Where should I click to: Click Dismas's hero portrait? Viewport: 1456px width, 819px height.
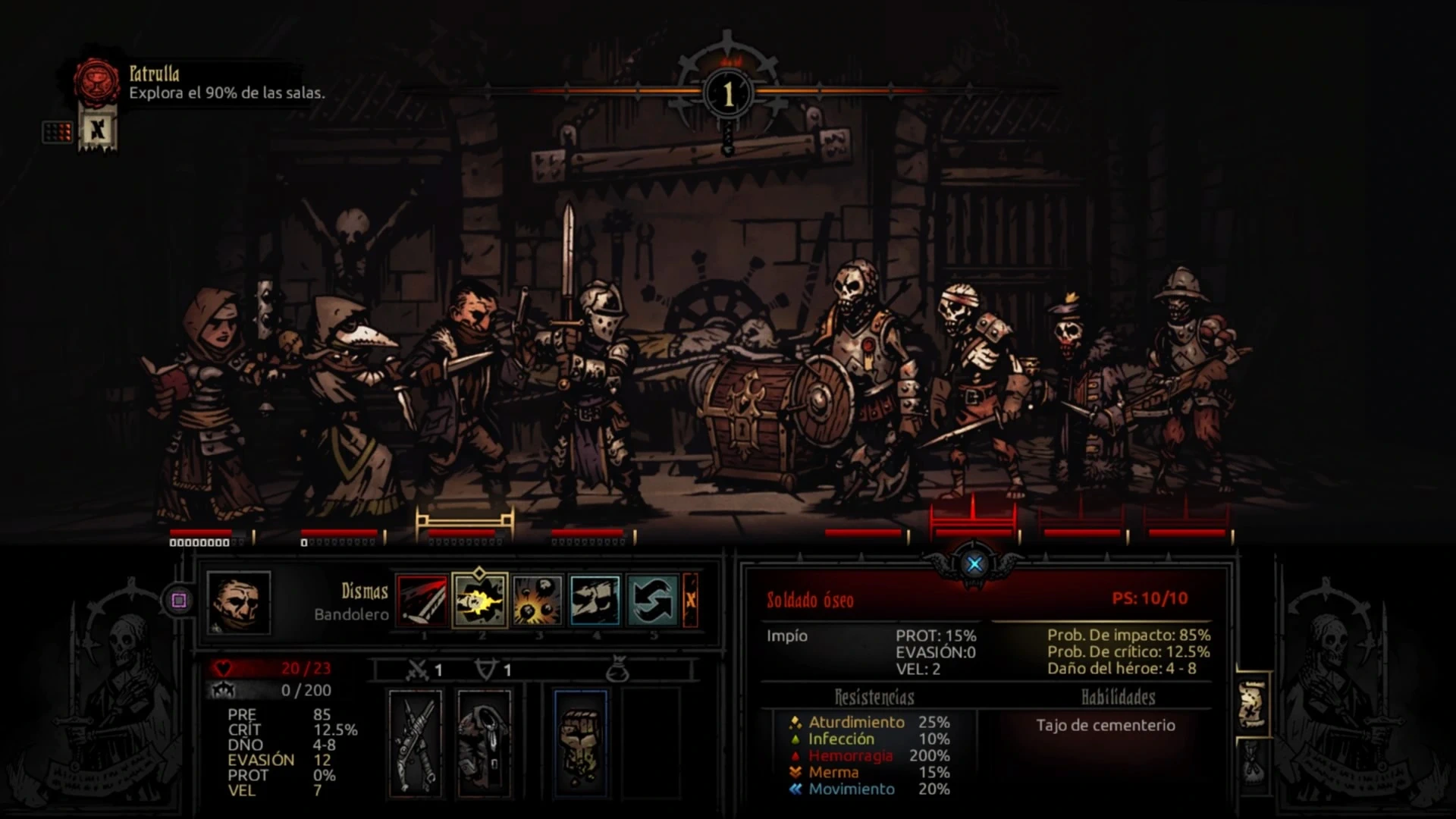click(239, 603)
